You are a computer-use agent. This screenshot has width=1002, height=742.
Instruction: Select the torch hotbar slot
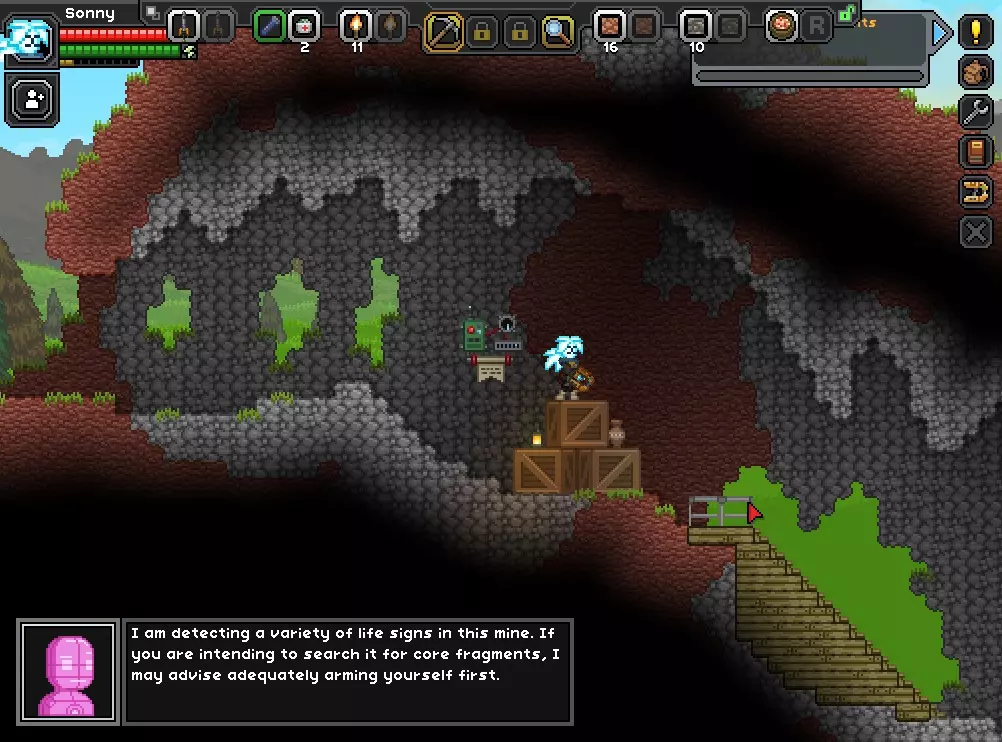point(356,26)
